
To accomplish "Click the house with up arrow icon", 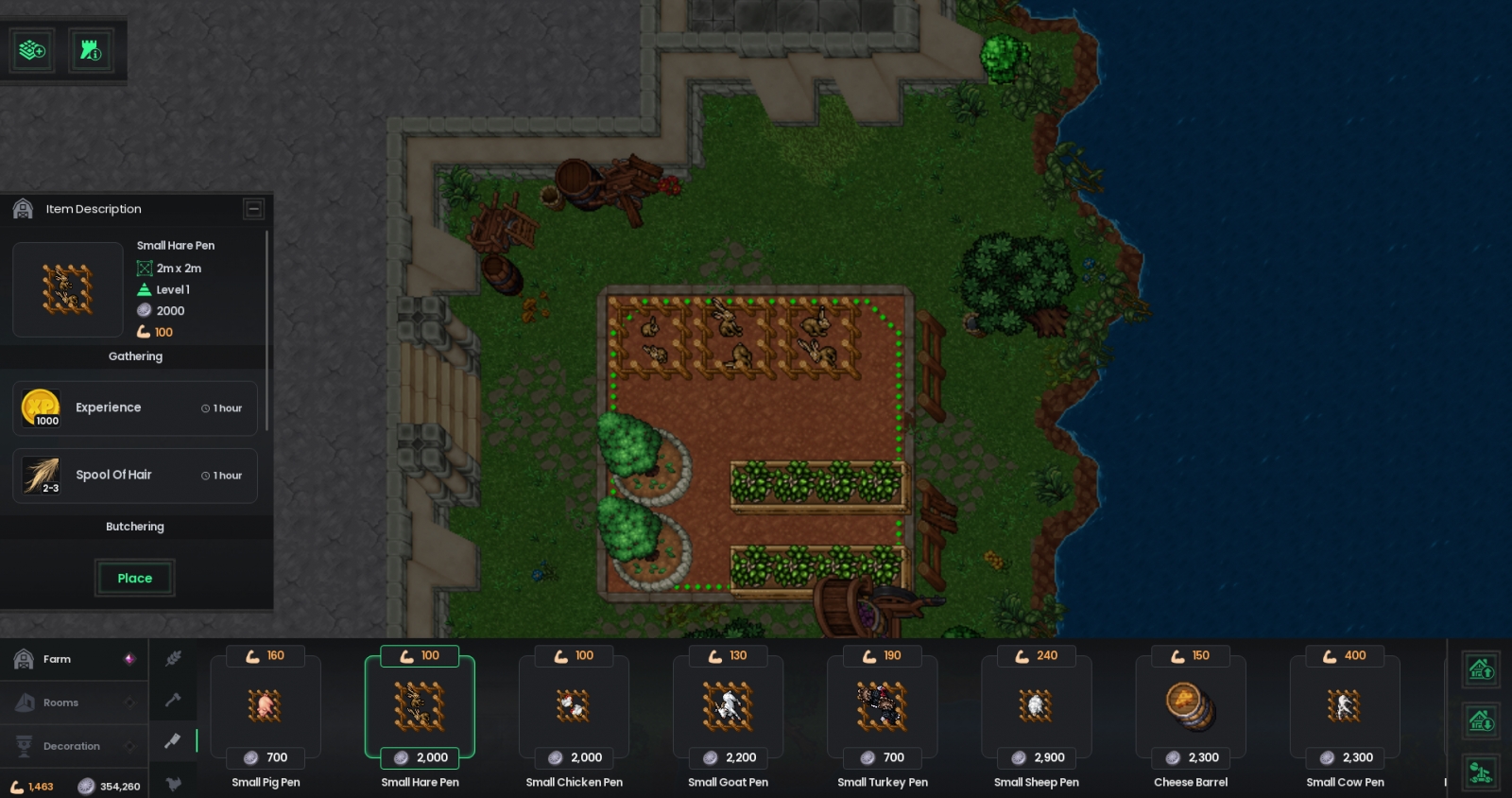I will (1481, 670).
